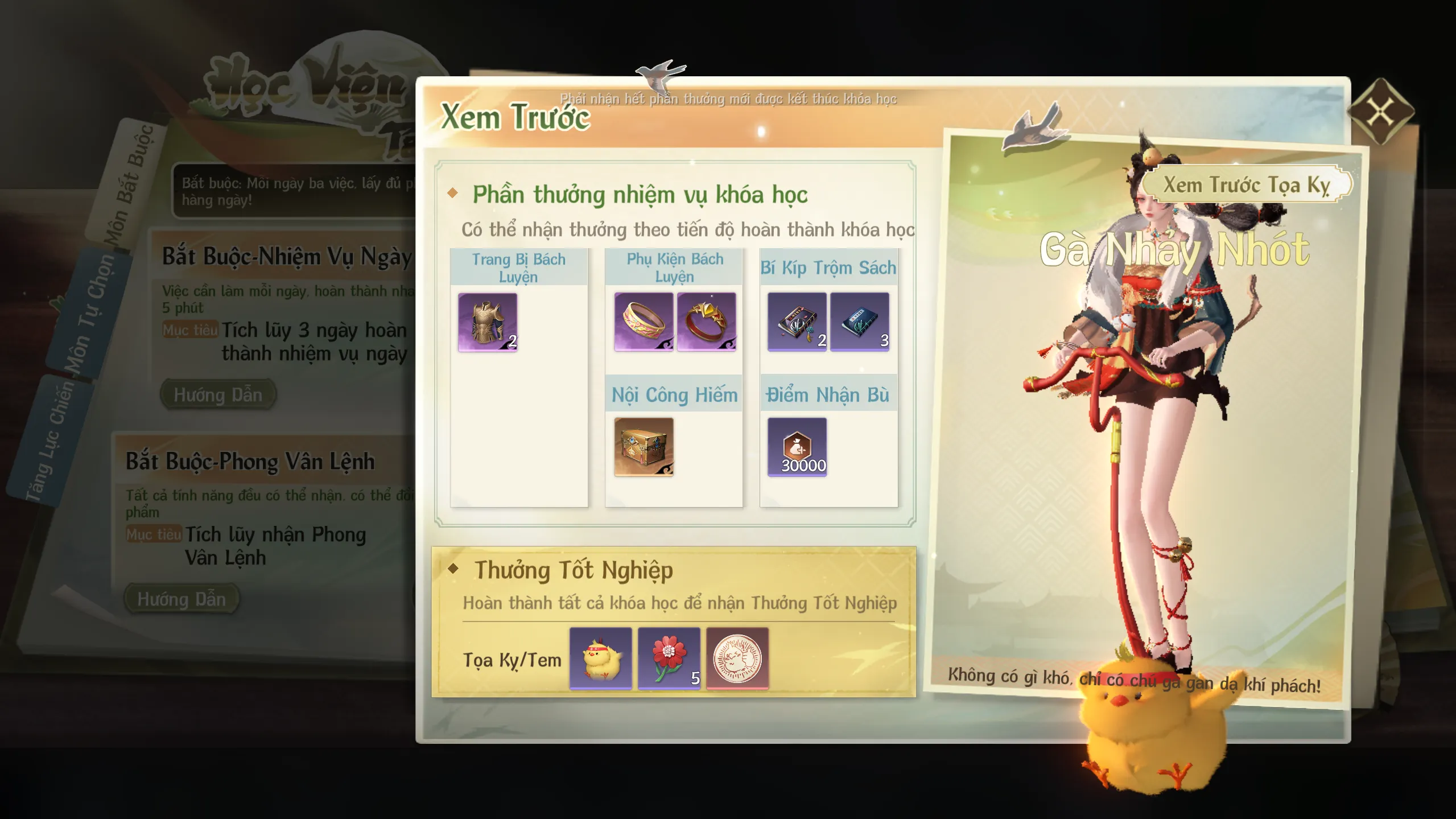
Task: Inspect the pink bracelet accessory reward
Action: pos(644,322)
